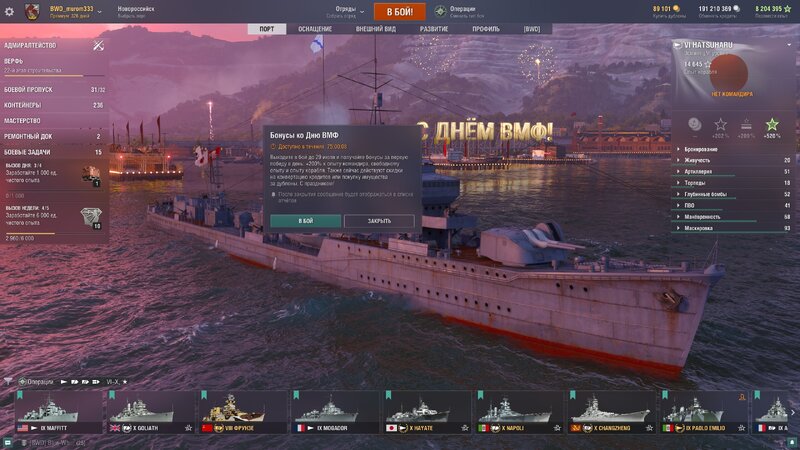Click the orange В БОЙ! button
Screen dimensions: 800x450
pos(399,11)
